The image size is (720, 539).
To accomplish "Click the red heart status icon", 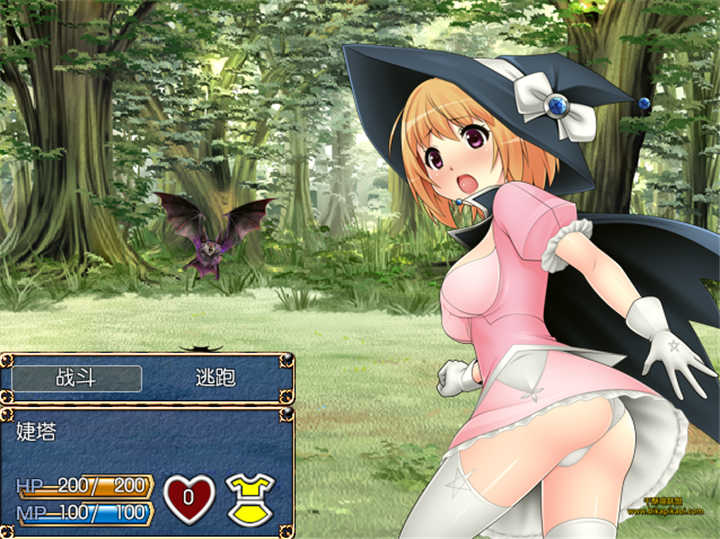I will [188, 497].
